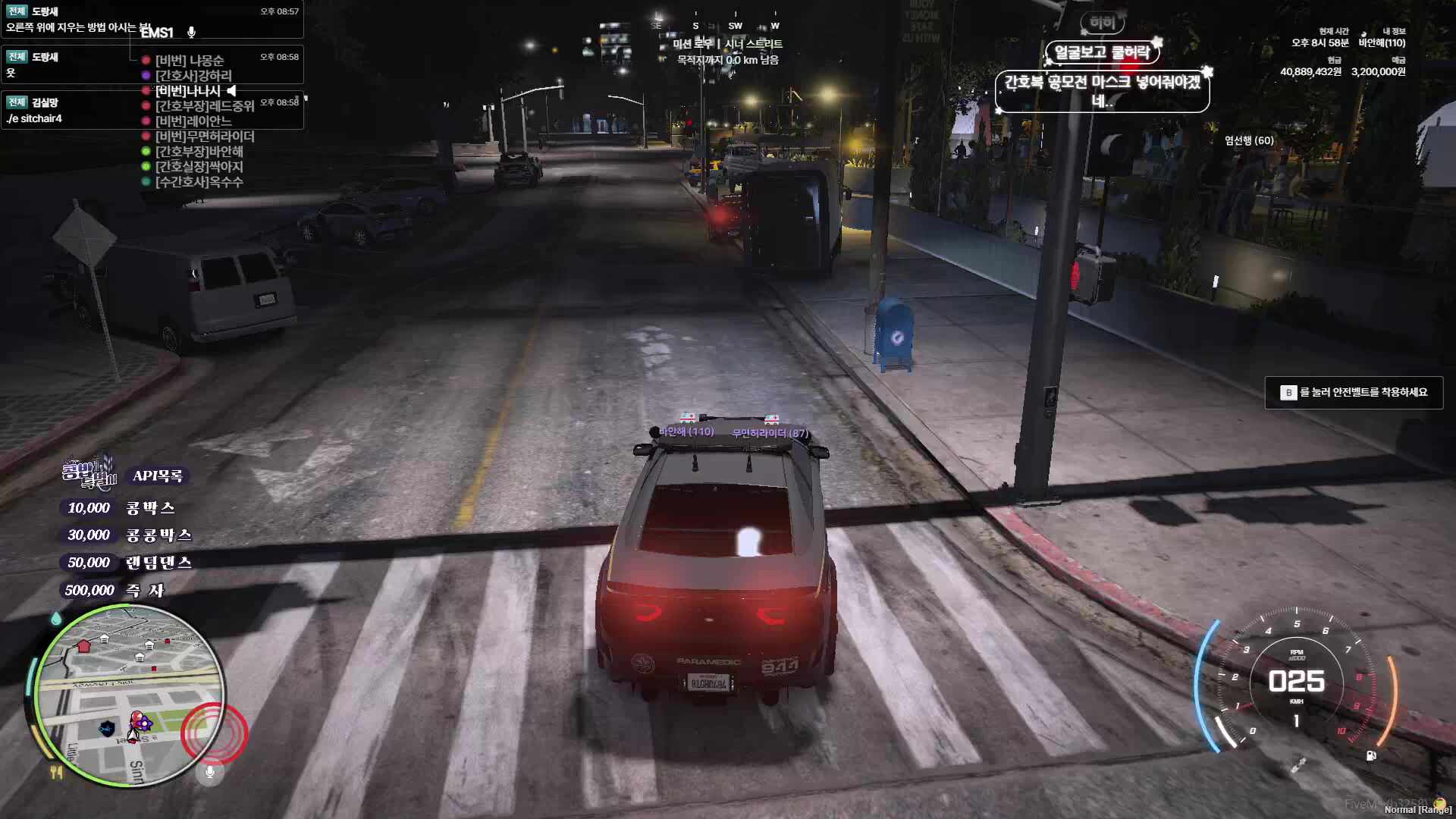Select [간호실장]싹아지 in the radio list
The image size is (1456, 819).
point(199,167)
